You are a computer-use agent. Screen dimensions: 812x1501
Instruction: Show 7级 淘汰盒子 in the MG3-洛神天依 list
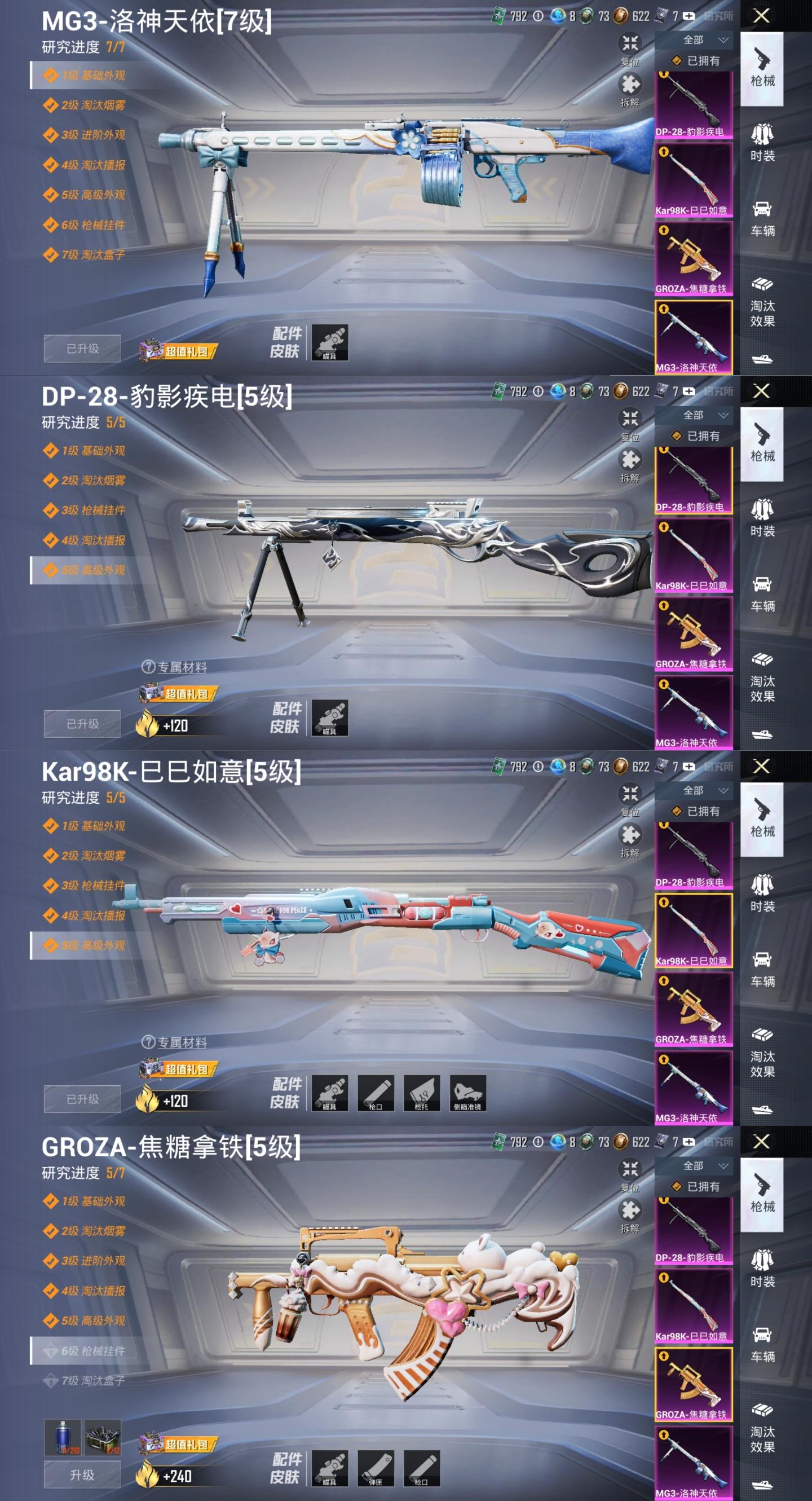point(92,254)
